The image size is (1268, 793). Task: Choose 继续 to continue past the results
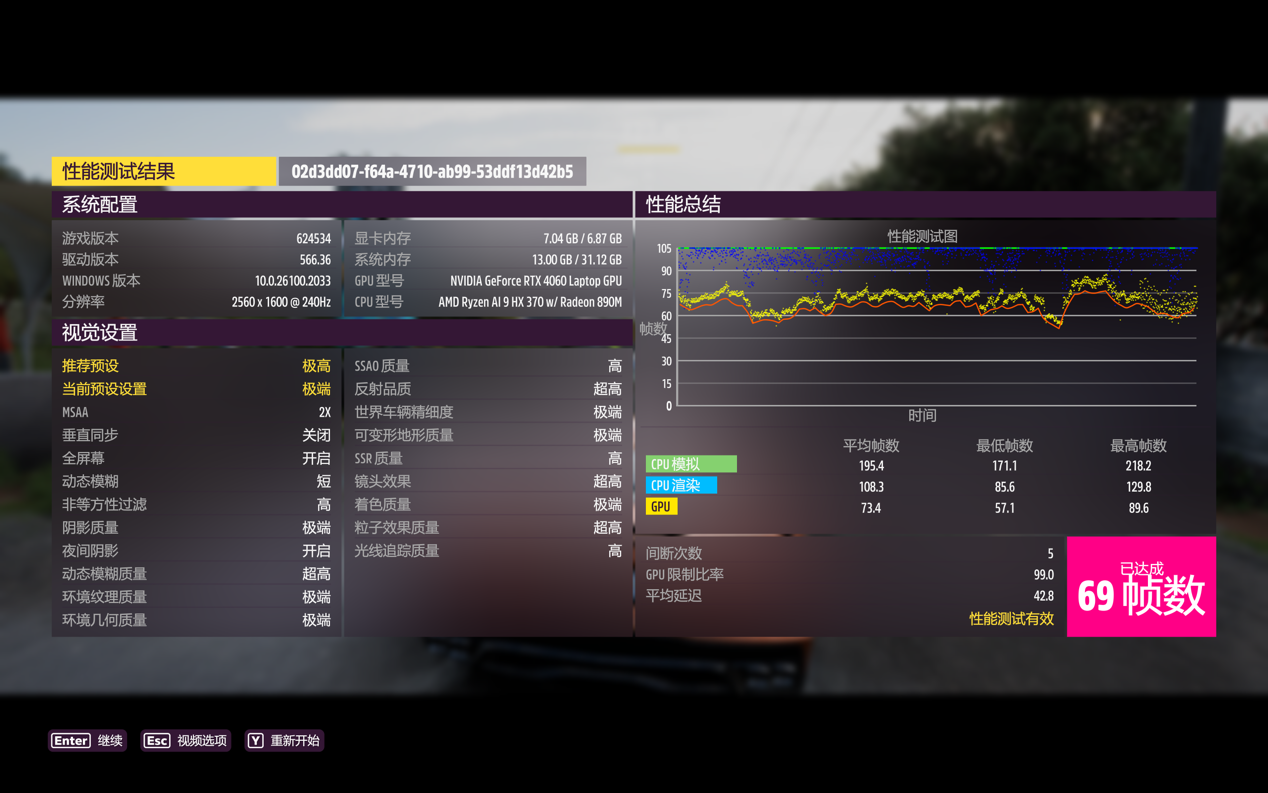88,741
